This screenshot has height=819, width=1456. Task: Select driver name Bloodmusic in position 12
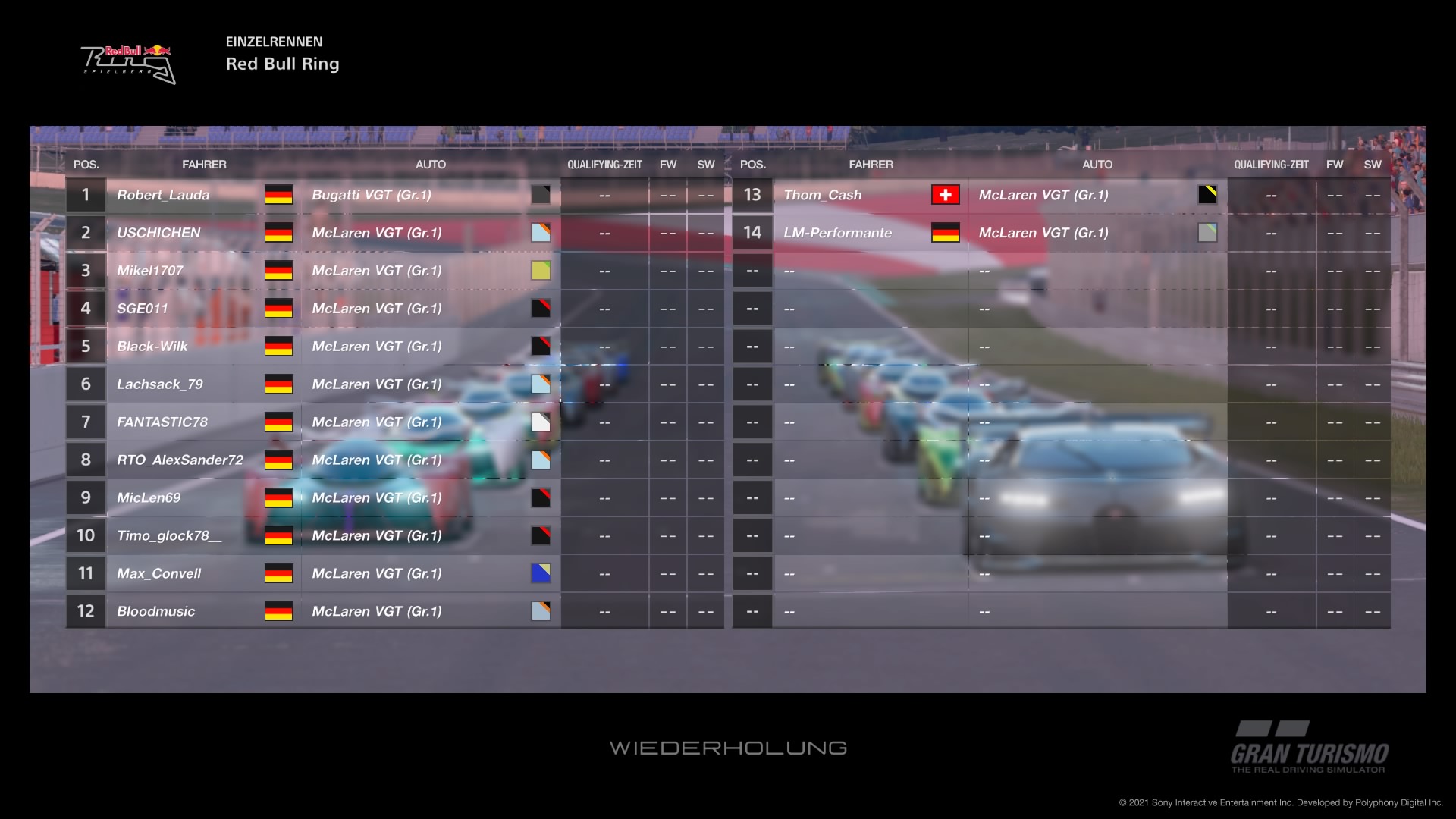(155, 610)
